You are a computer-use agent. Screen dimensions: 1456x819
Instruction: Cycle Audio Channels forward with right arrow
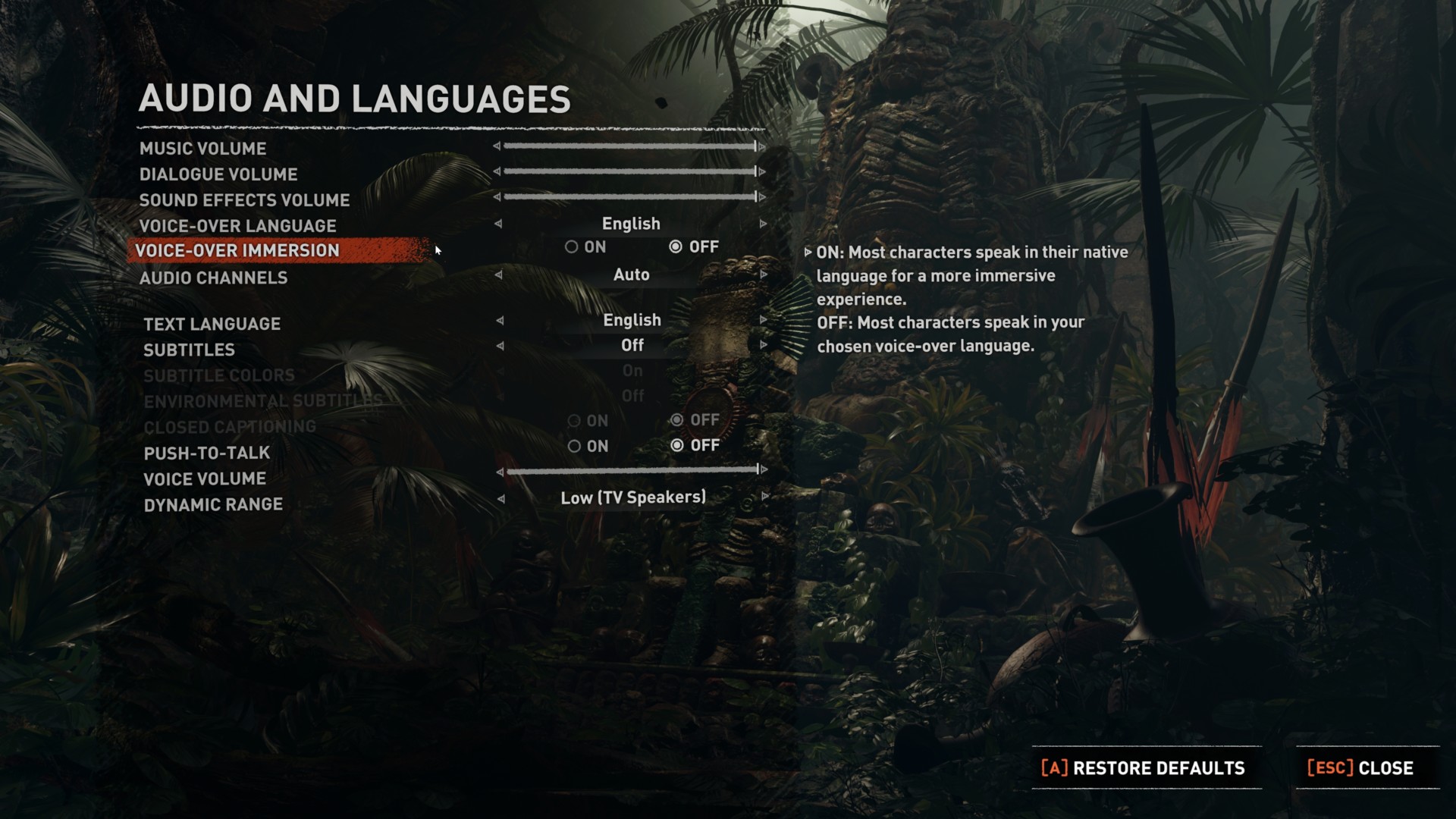(x=764, y=275)
